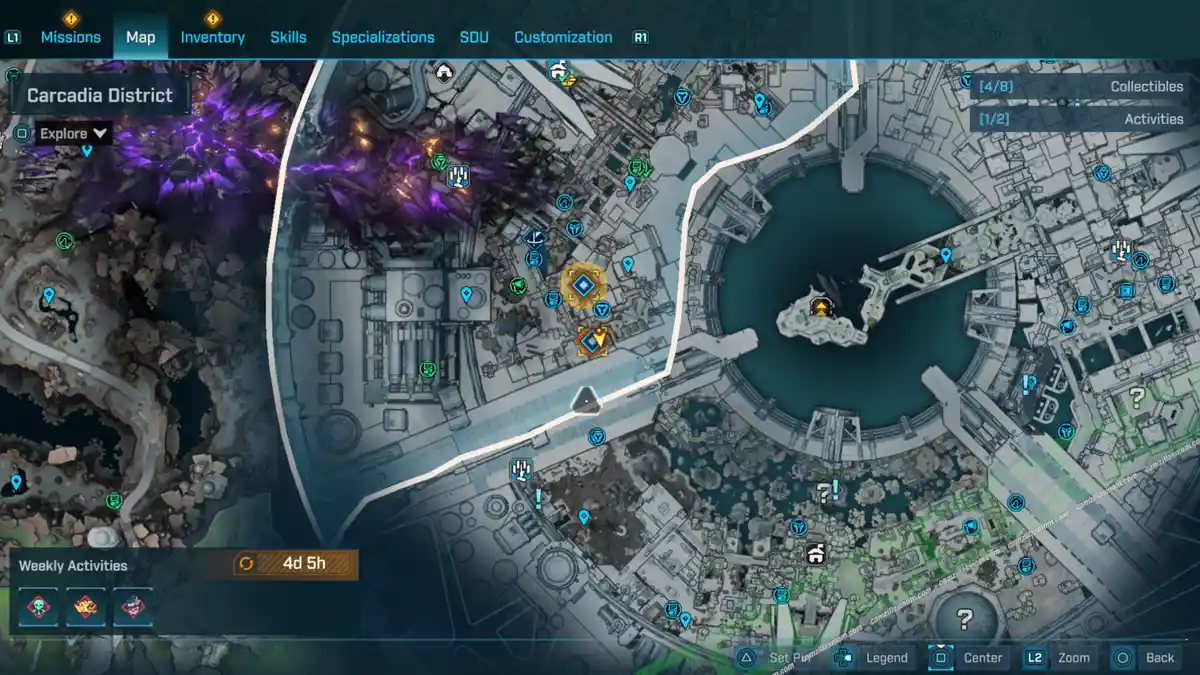Switch to the SDU tab

click(x=474, y=37)
